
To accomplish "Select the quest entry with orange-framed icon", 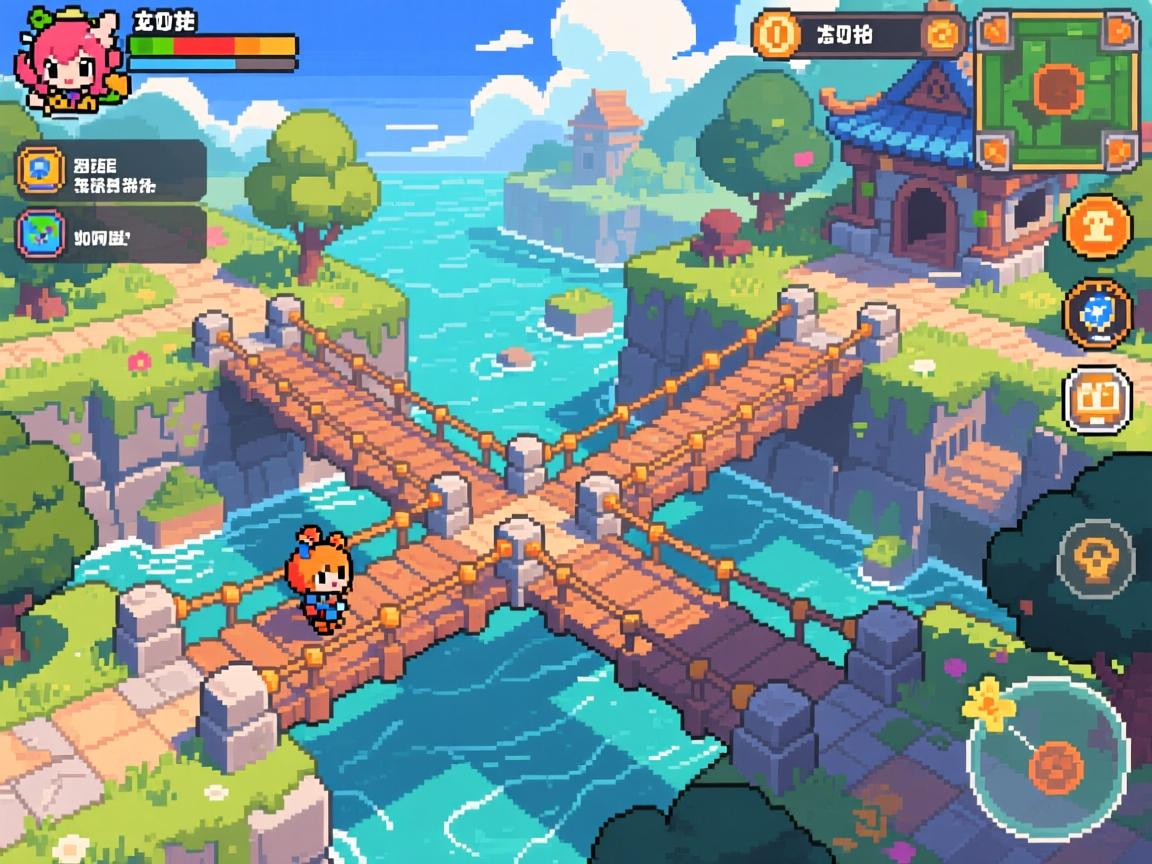I will (111, 170).
